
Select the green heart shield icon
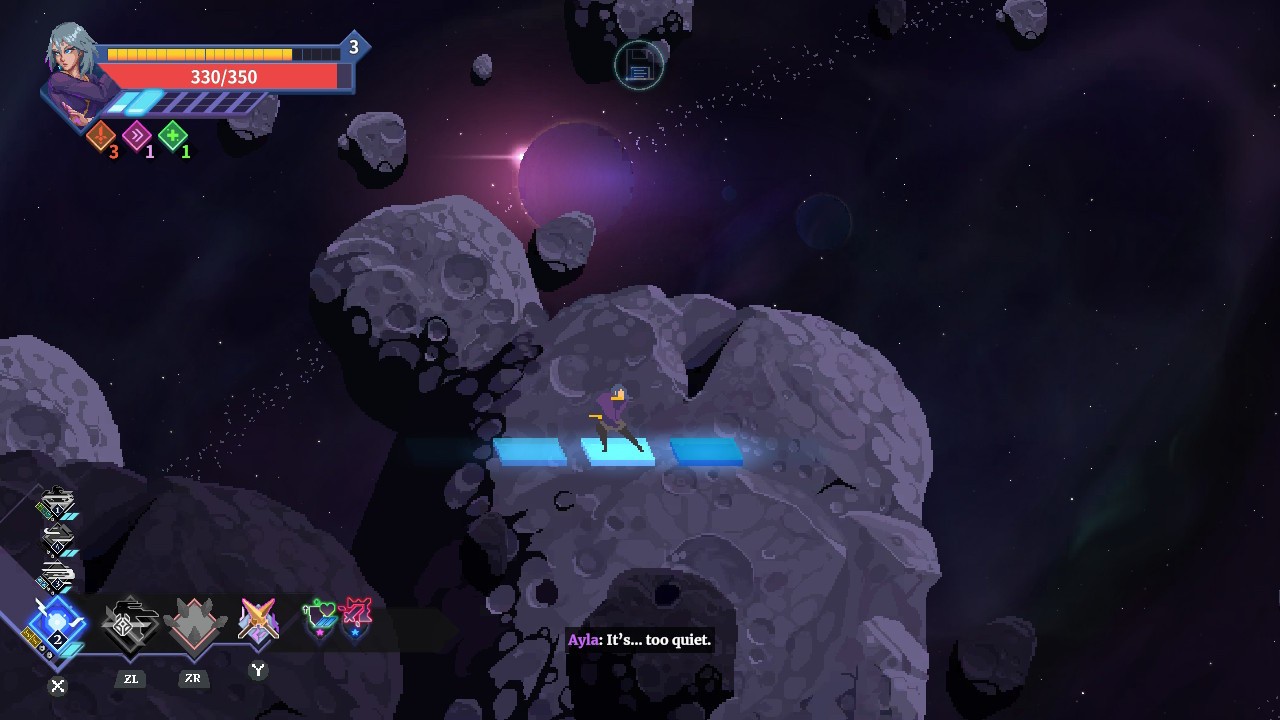coord(319,617)
